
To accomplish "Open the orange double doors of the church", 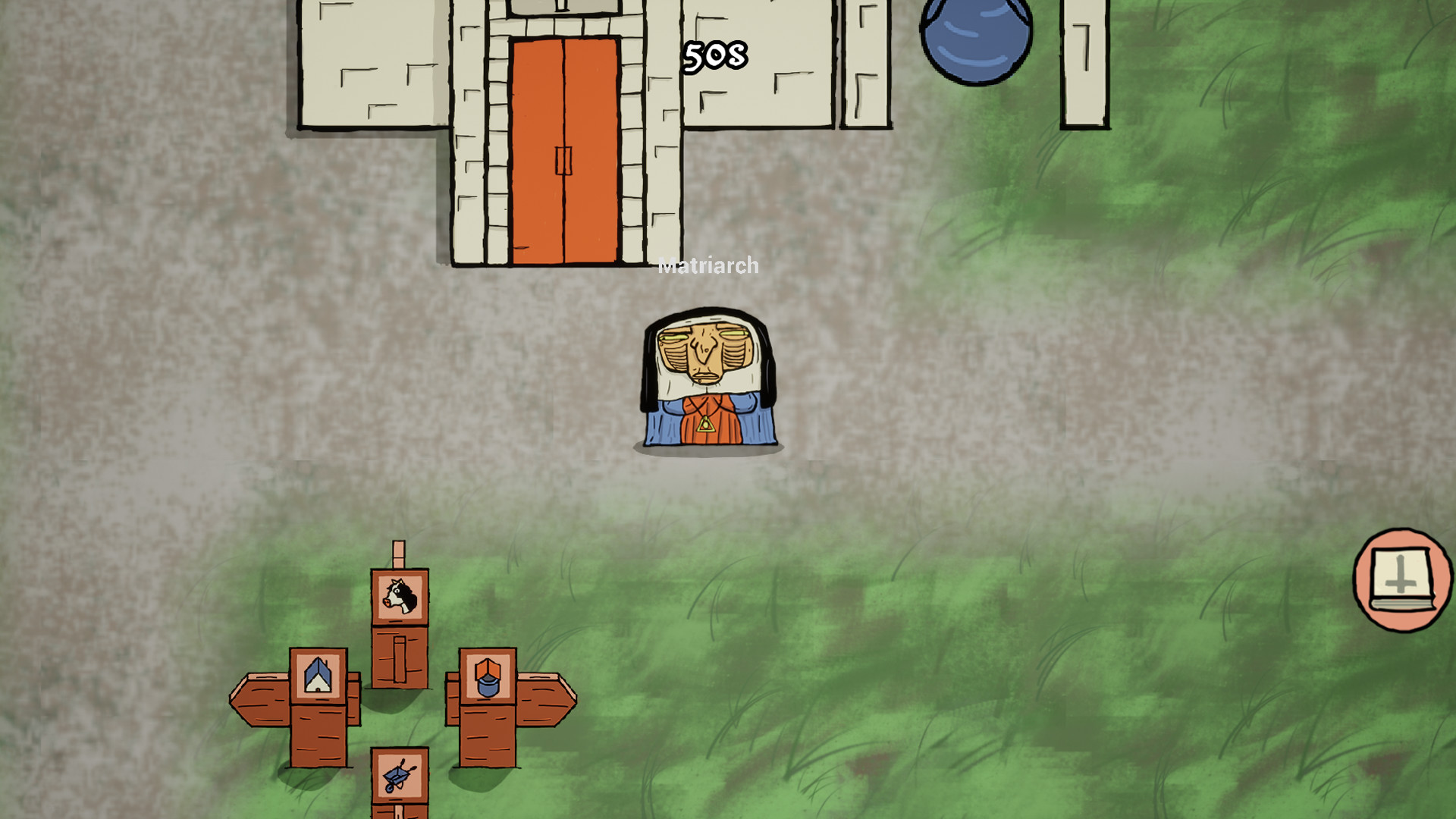I will (x=565, y=144).
